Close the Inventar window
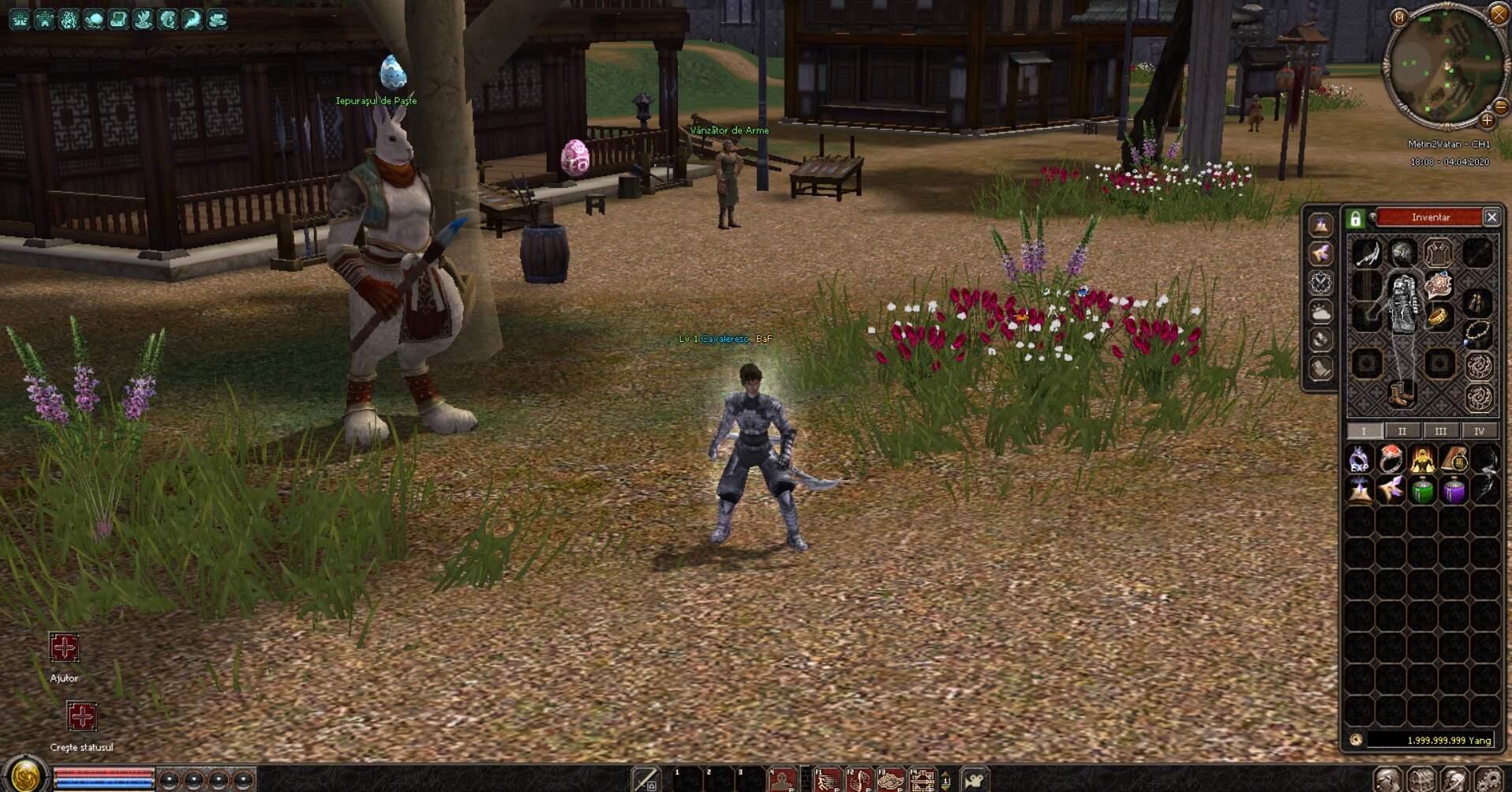The image size is (1512, 792). pos(1491,217)
